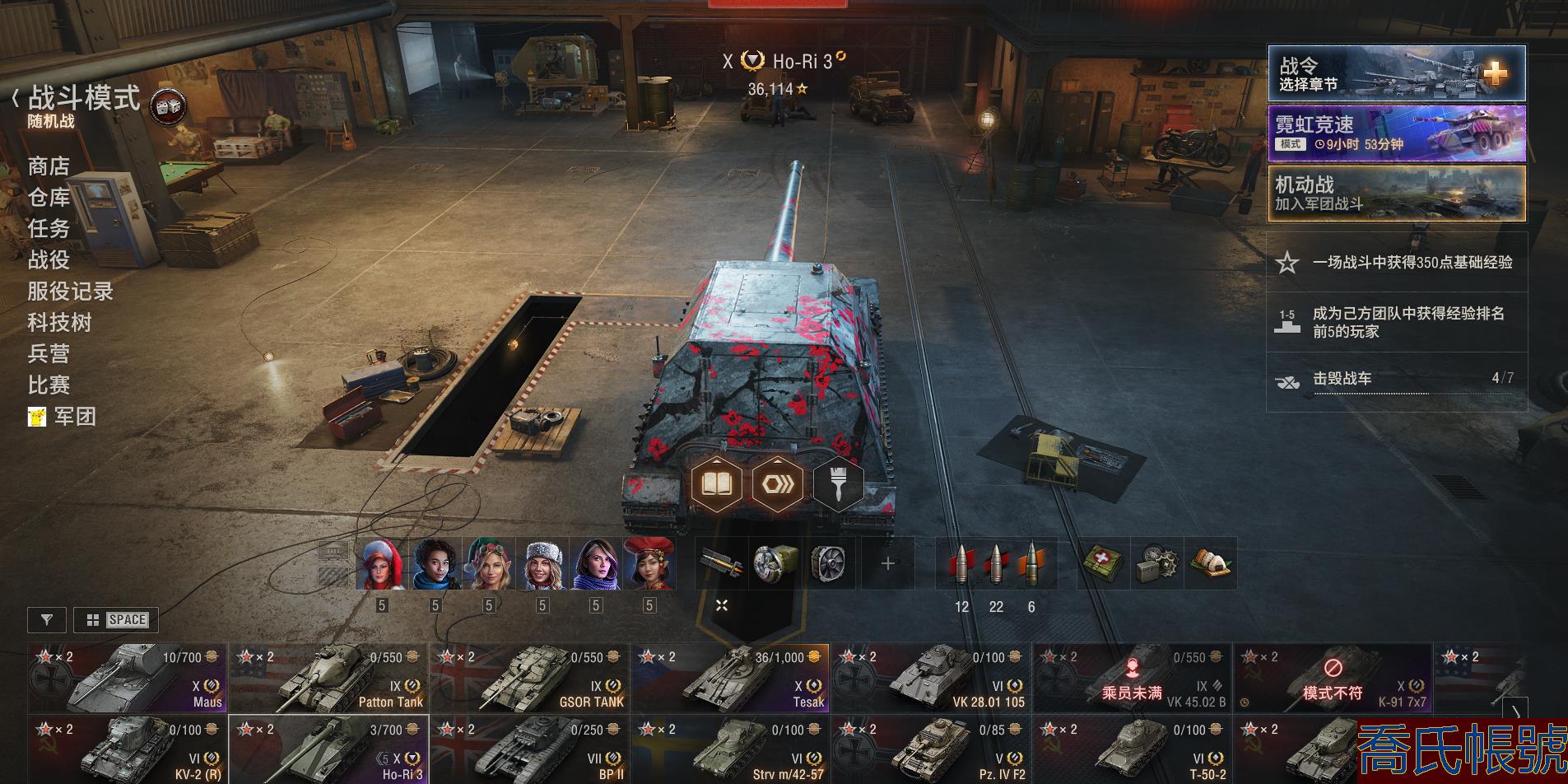Enter the 兵营 barracks

click(49, 353)
